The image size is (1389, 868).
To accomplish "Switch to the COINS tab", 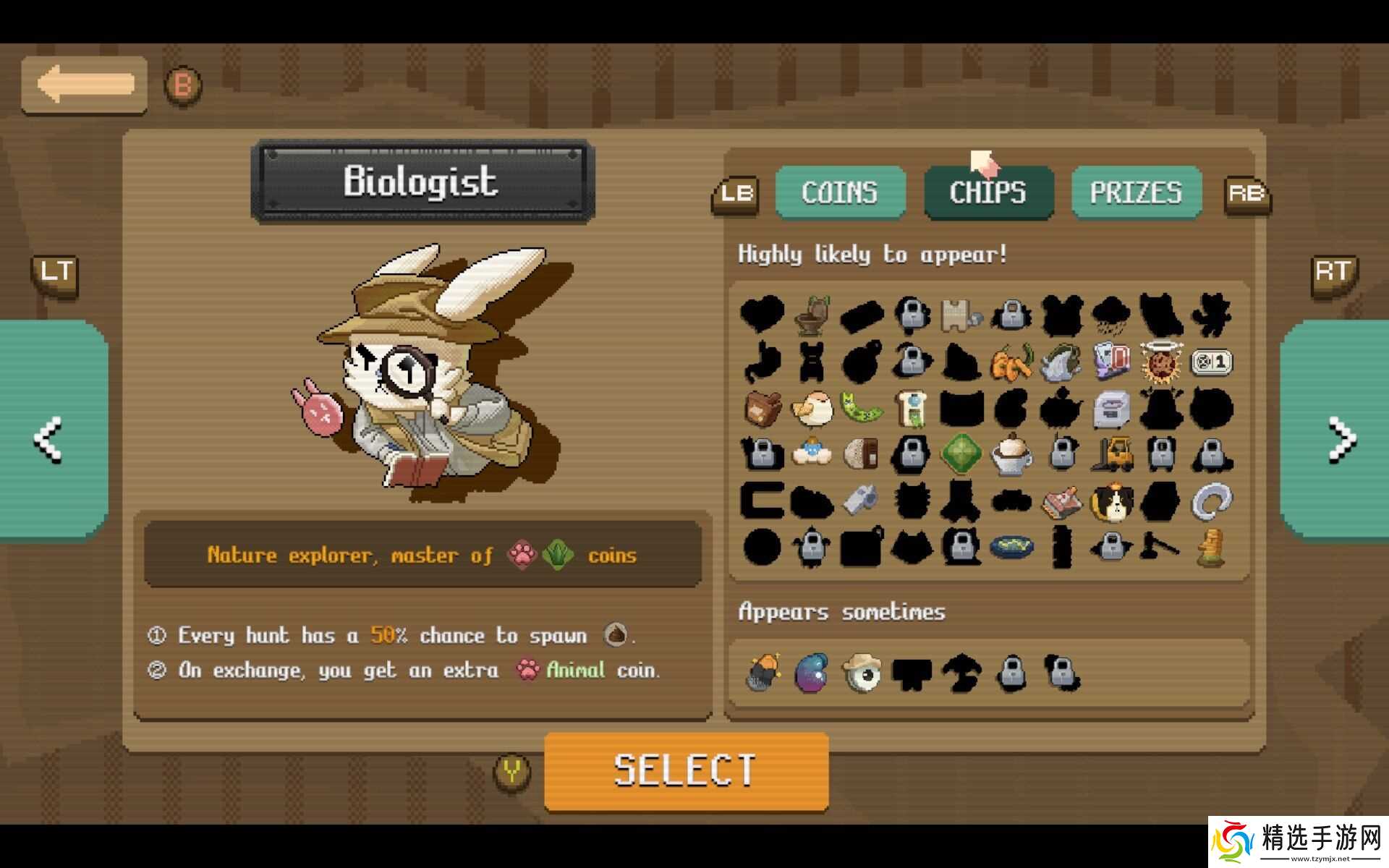I will coord(840,192).
